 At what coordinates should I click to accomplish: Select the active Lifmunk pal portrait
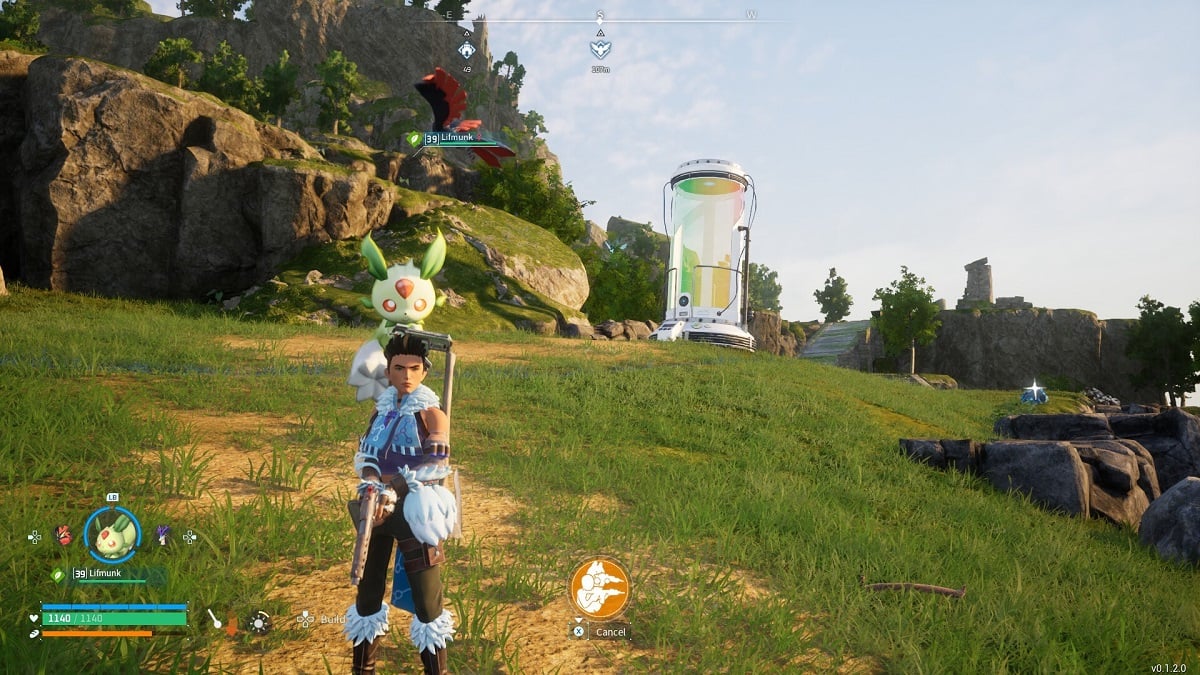(113, 535)
